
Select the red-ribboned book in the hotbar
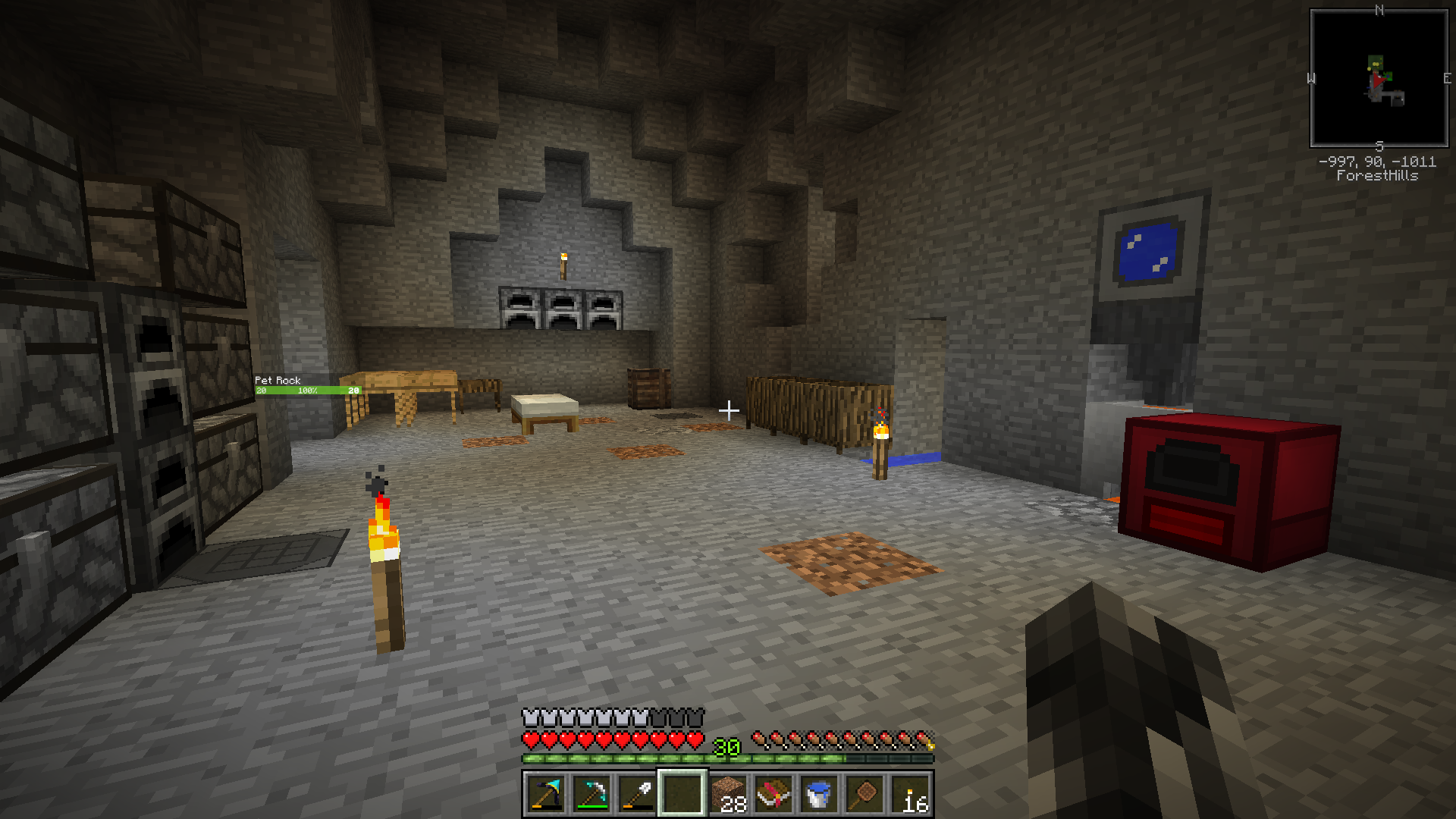773,794
